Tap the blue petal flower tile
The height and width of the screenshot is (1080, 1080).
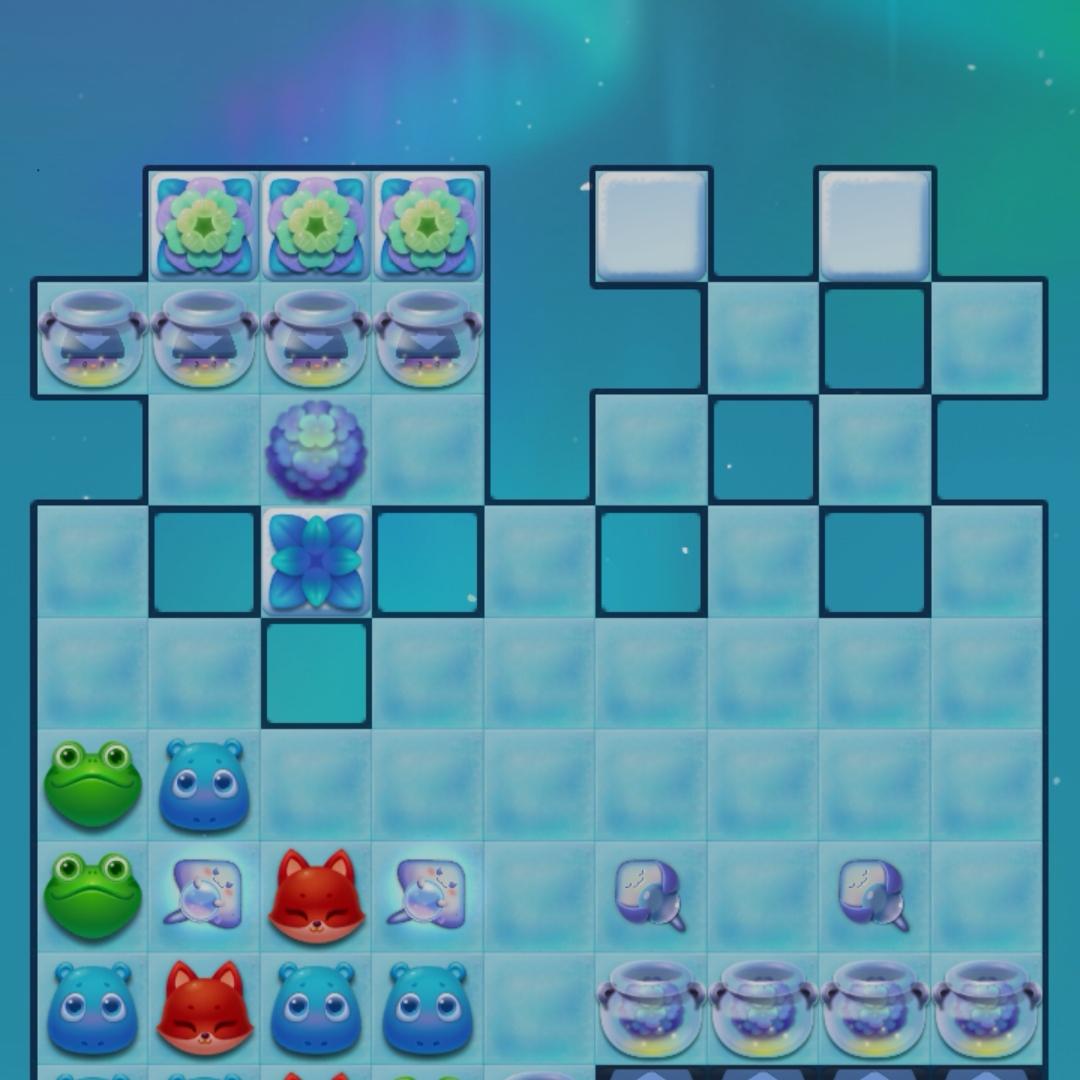(316, 561)
